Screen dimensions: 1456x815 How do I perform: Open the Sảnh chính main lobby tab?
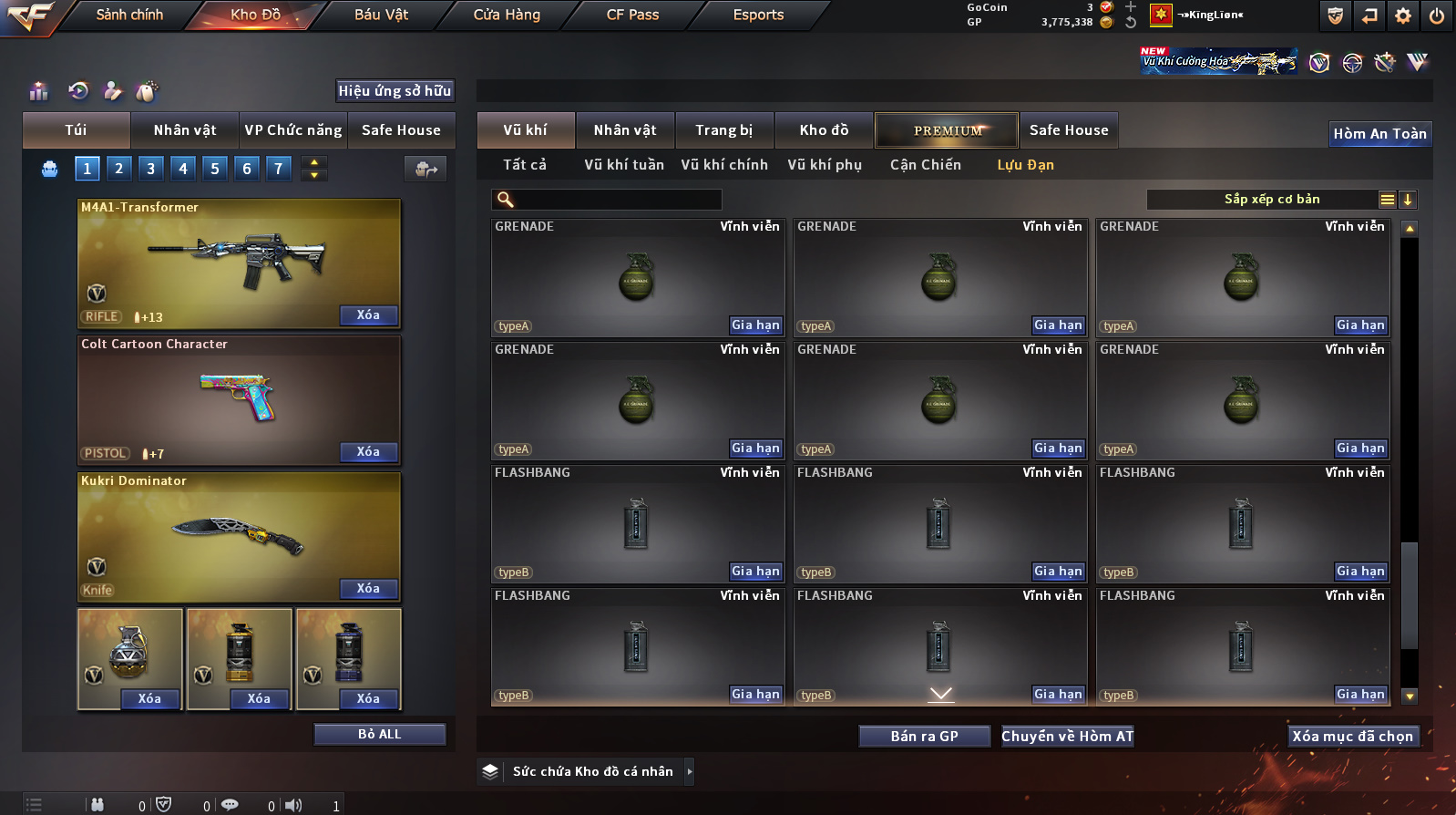coord(129,15)
